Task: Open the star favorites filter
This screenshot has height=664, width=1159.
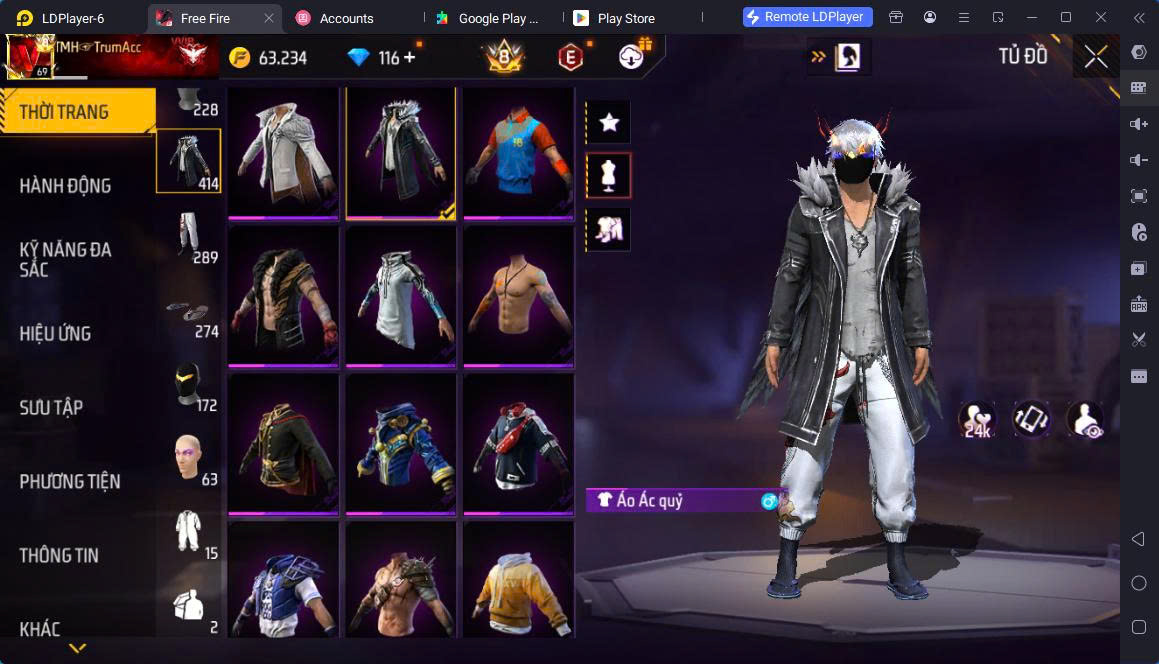Action: [608, 123]
